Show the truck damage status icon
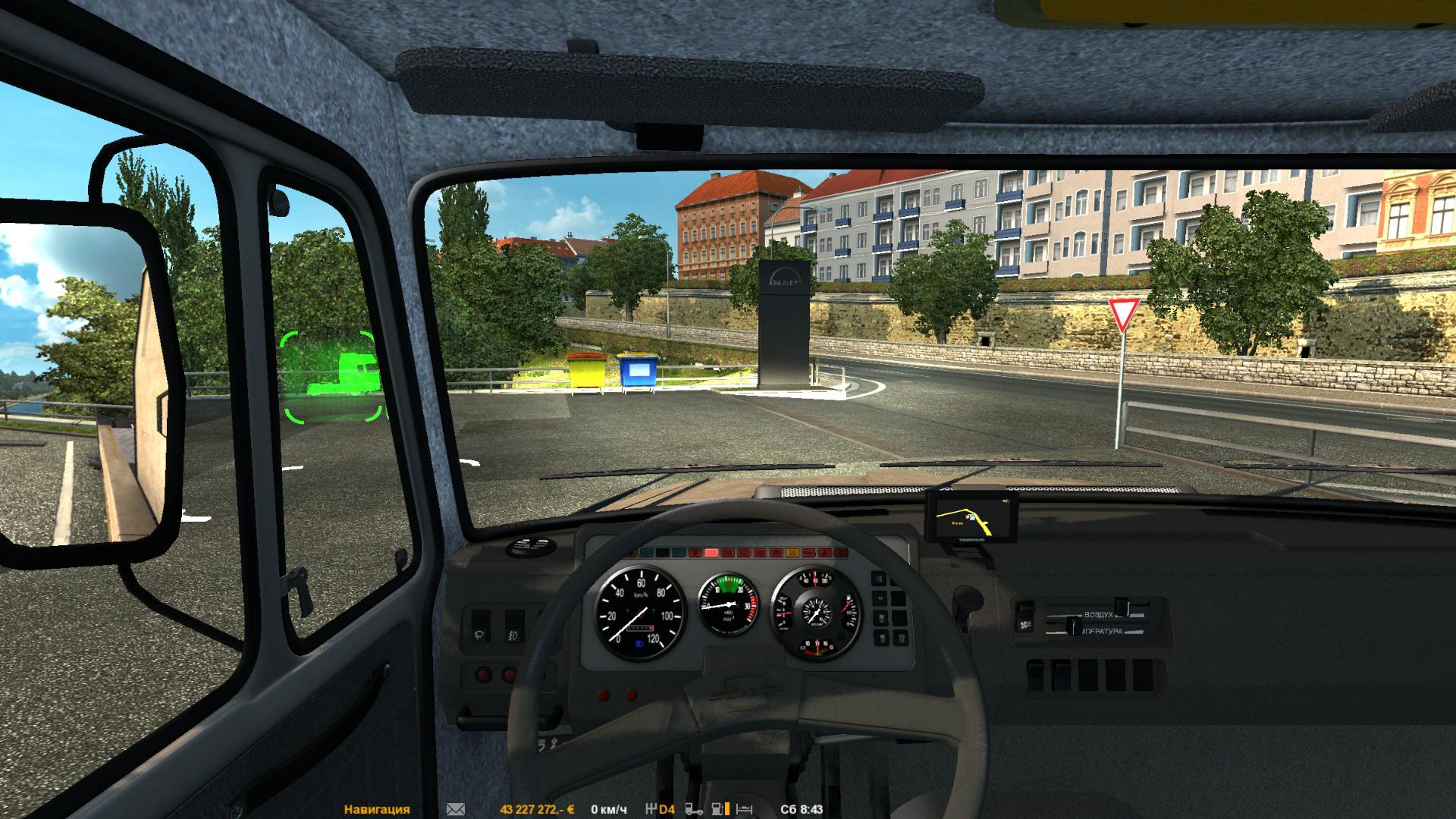 tap(693, 809)
